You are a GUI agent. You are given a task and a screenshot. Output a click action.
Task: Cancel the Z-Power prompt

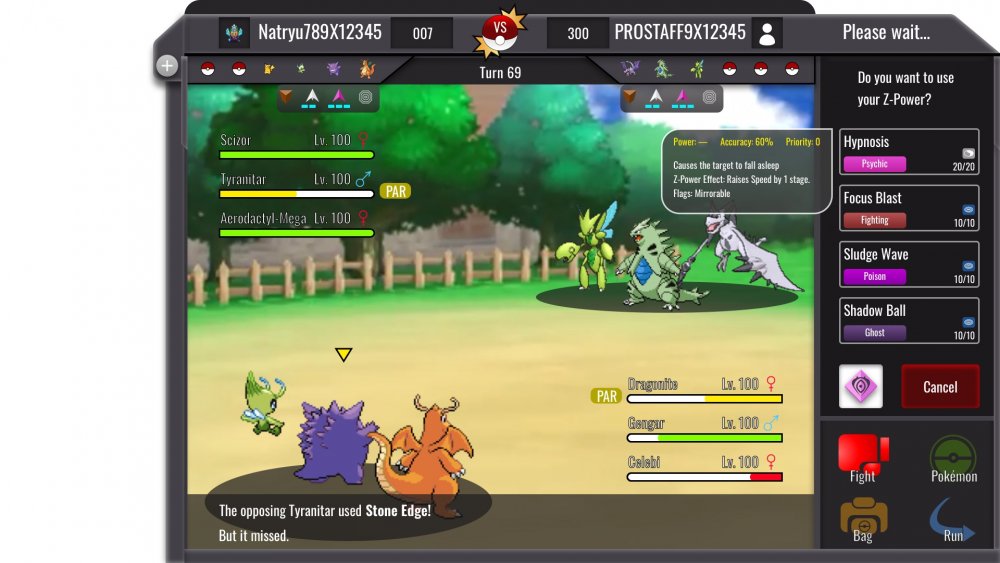[x=940, y=387]
